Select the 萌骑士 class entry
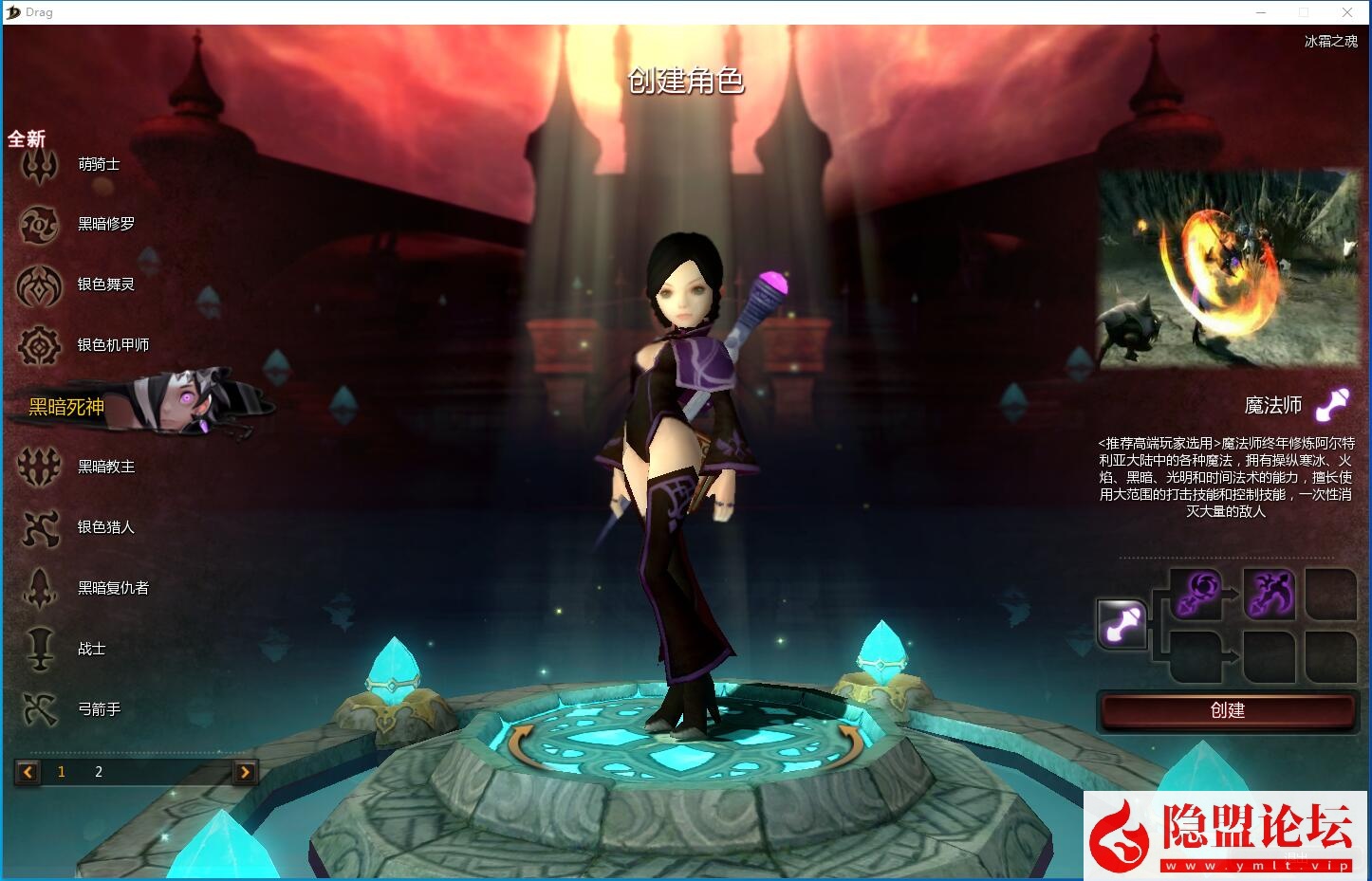Screen dimensions: 1372x881 (98, 165)
